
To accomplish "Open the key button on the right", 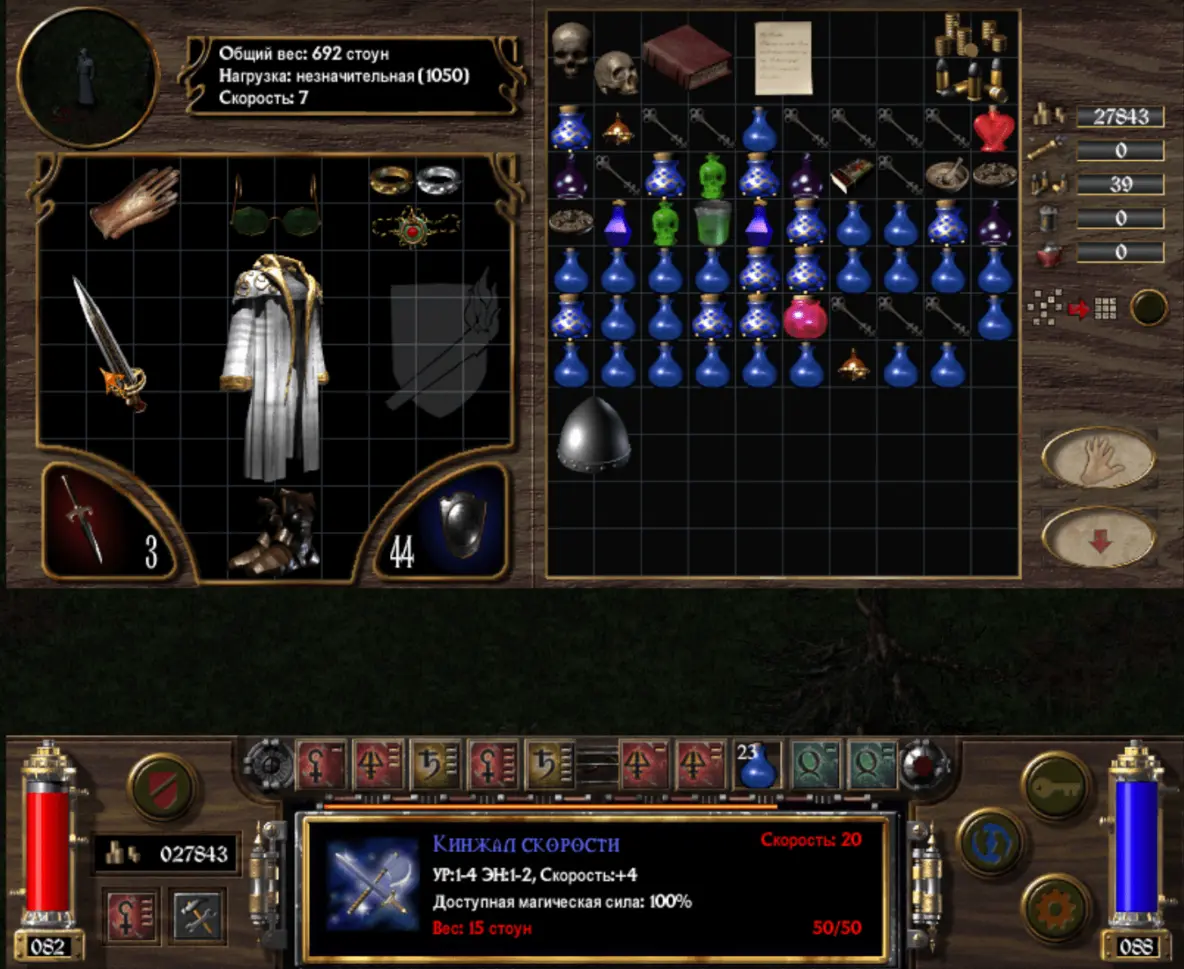I will (1057, 786).
